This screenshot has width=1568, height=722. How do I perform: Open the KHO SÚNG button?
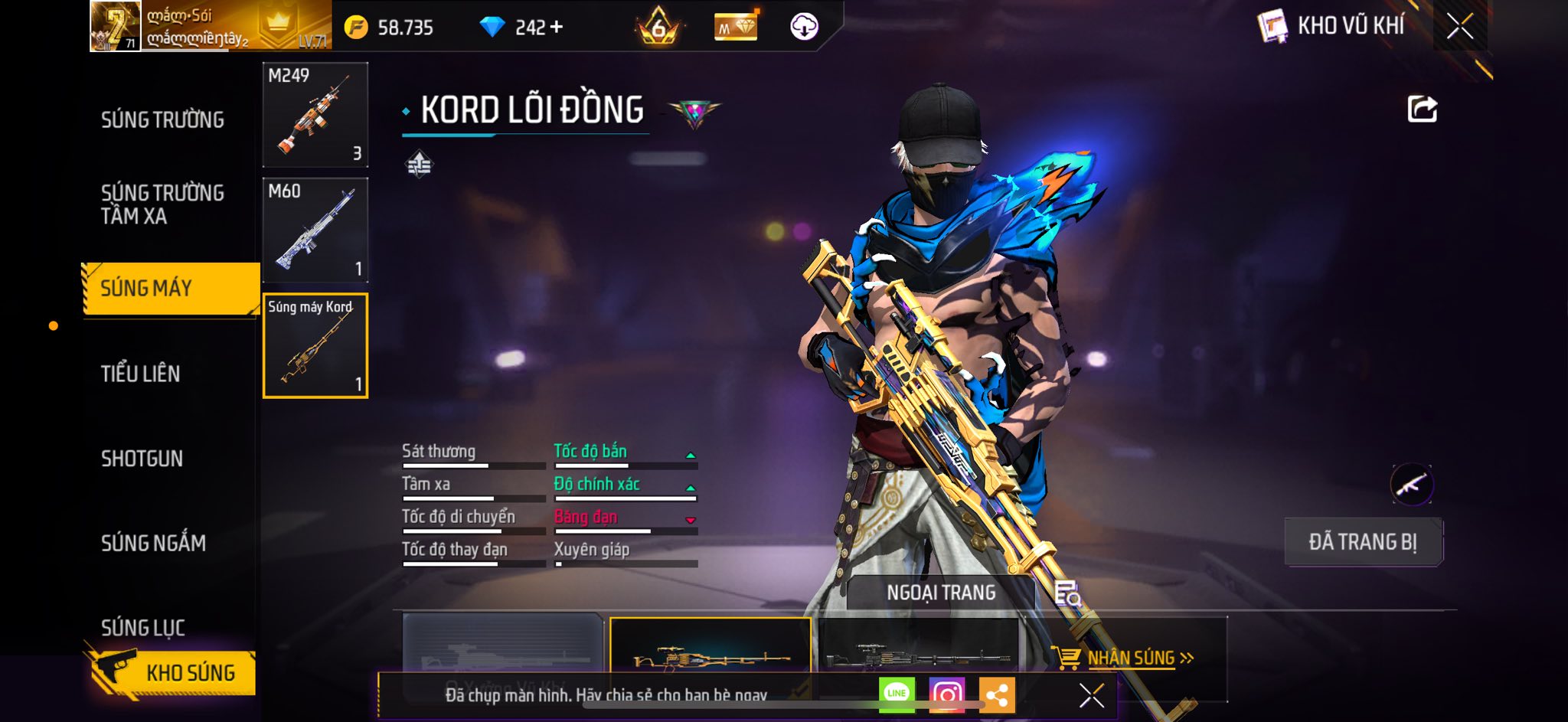[175, 672]
